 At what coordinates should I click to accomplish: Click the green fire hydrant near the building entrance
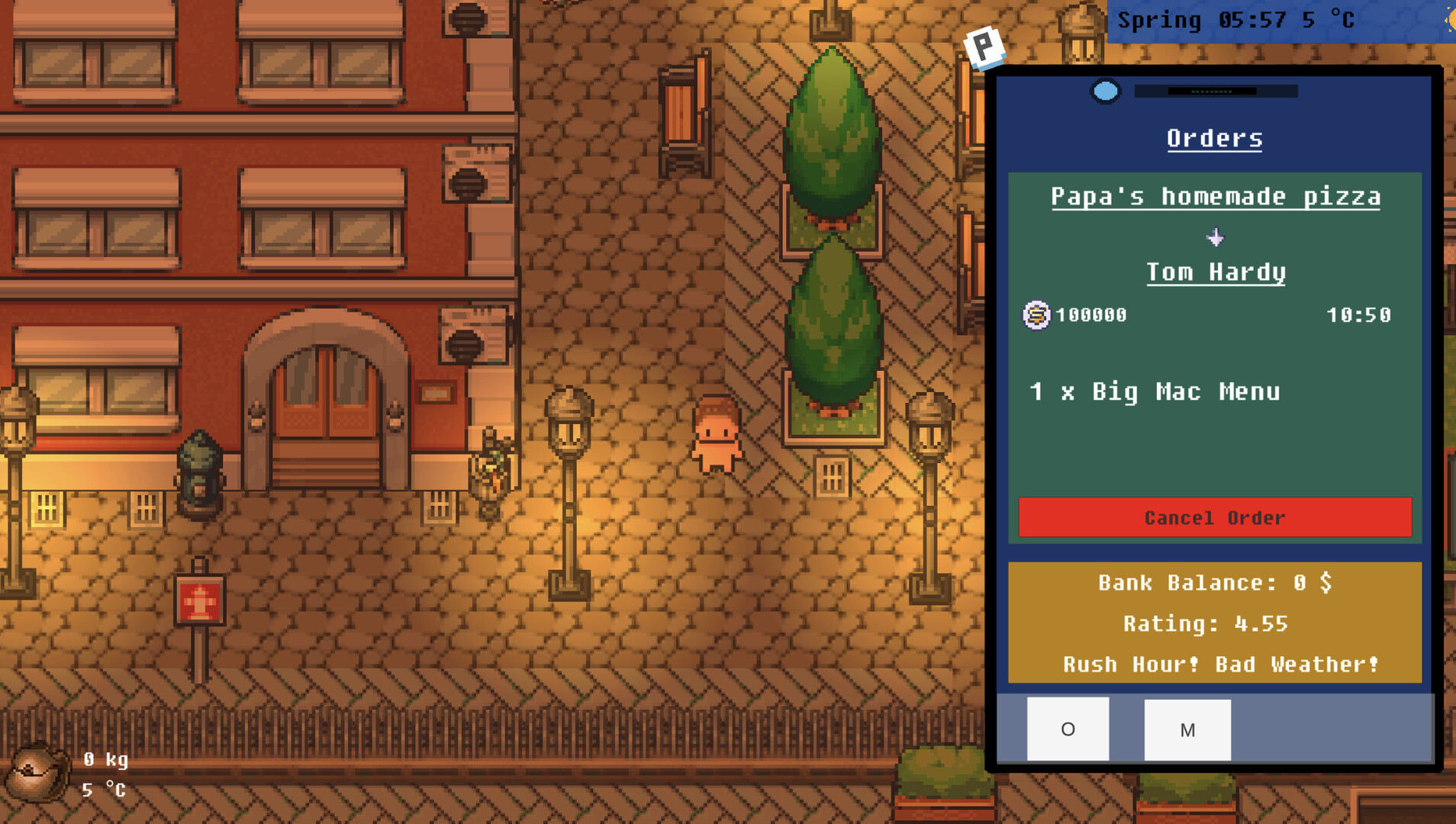pos(198,473)
